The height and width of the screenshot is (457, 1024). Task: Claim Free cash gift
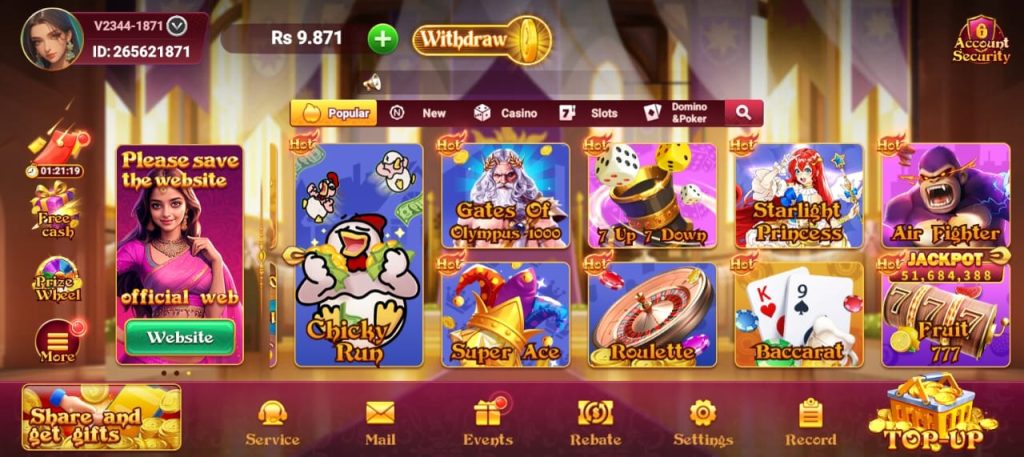tap(57, 212)
